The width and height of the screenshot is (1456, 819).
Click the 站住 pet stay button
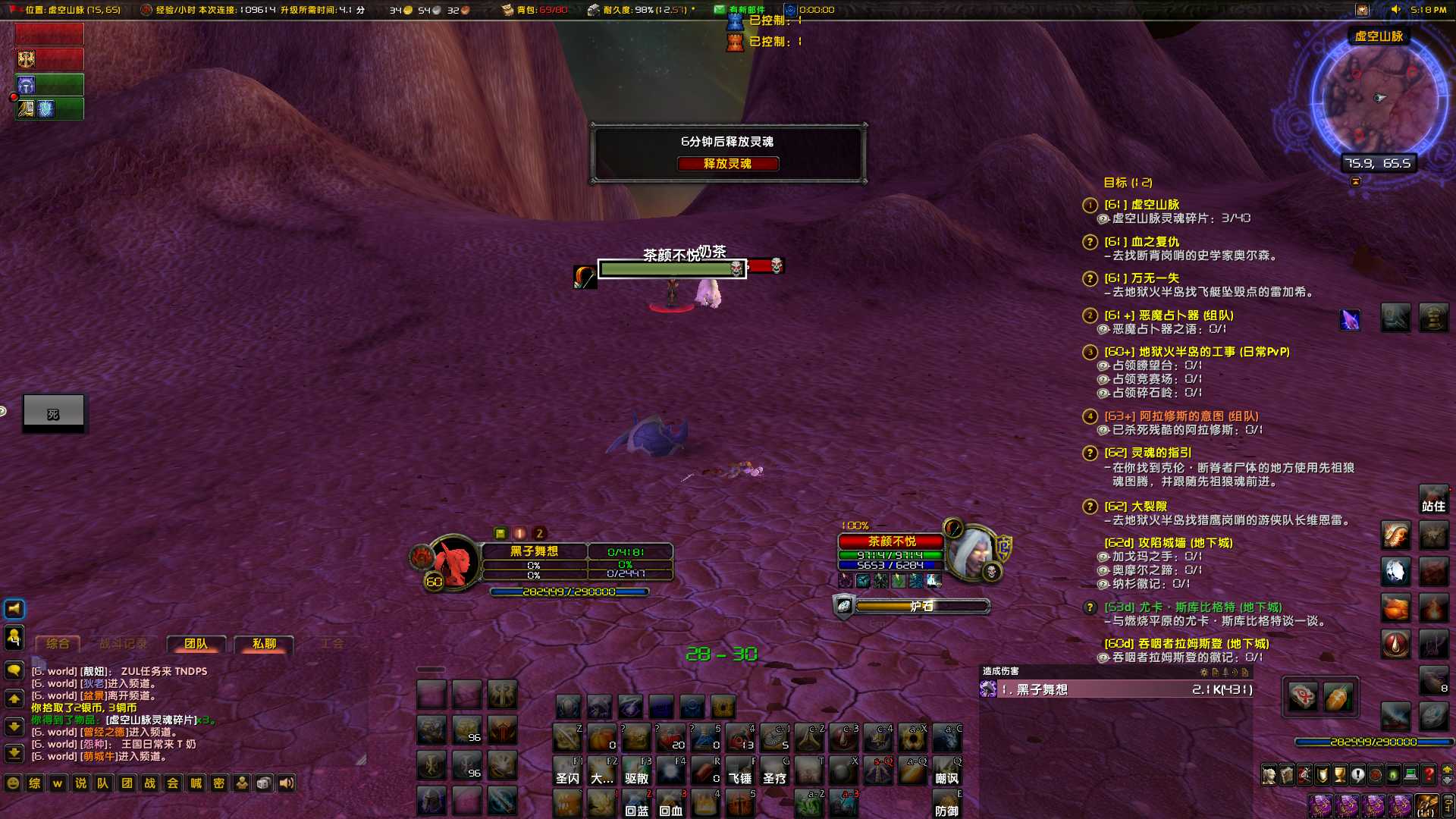1433,500
